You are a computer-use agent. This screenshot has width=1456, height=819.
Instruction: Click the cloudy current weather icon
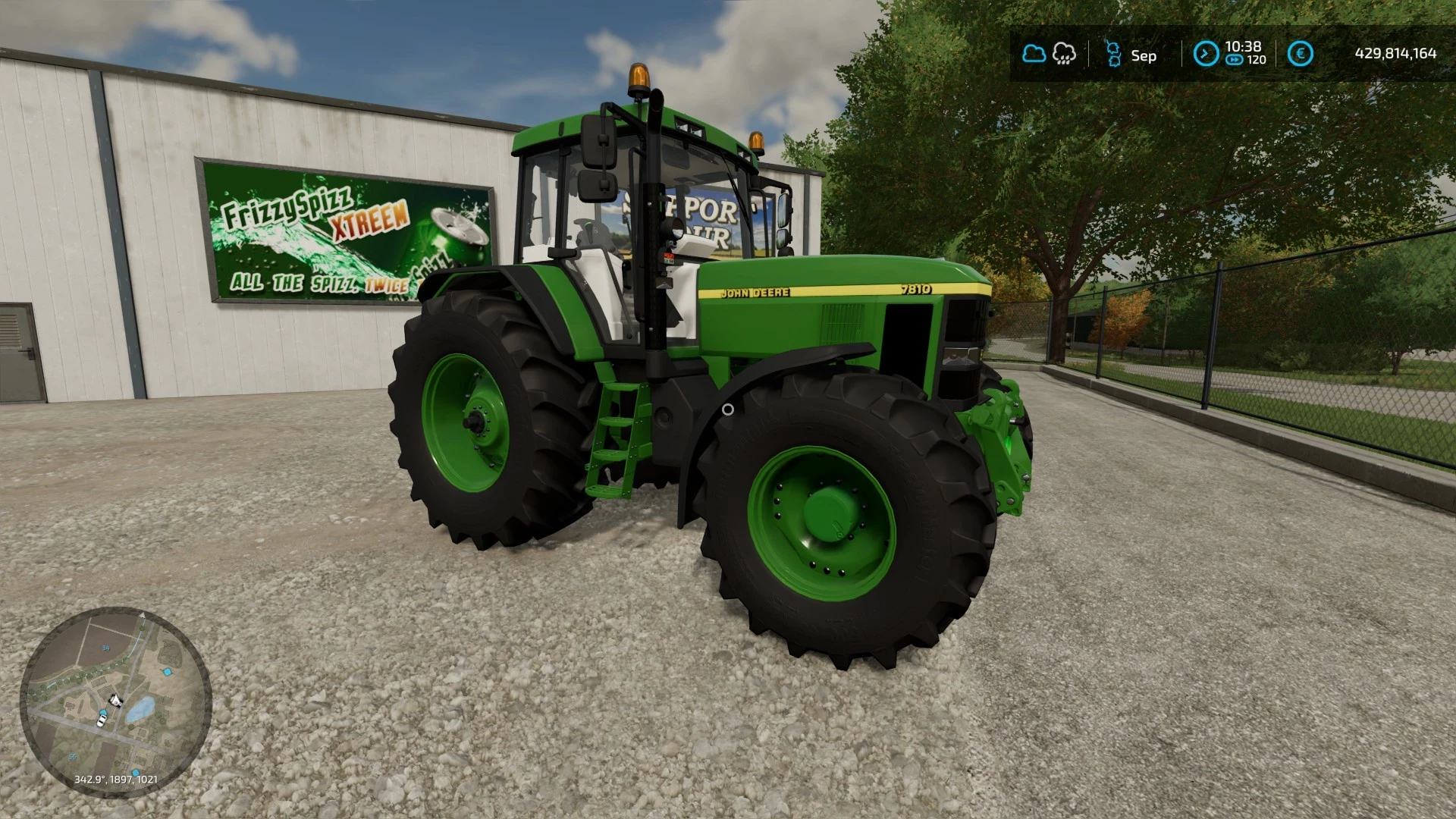pyautogui.click(x=1034, y=53)
